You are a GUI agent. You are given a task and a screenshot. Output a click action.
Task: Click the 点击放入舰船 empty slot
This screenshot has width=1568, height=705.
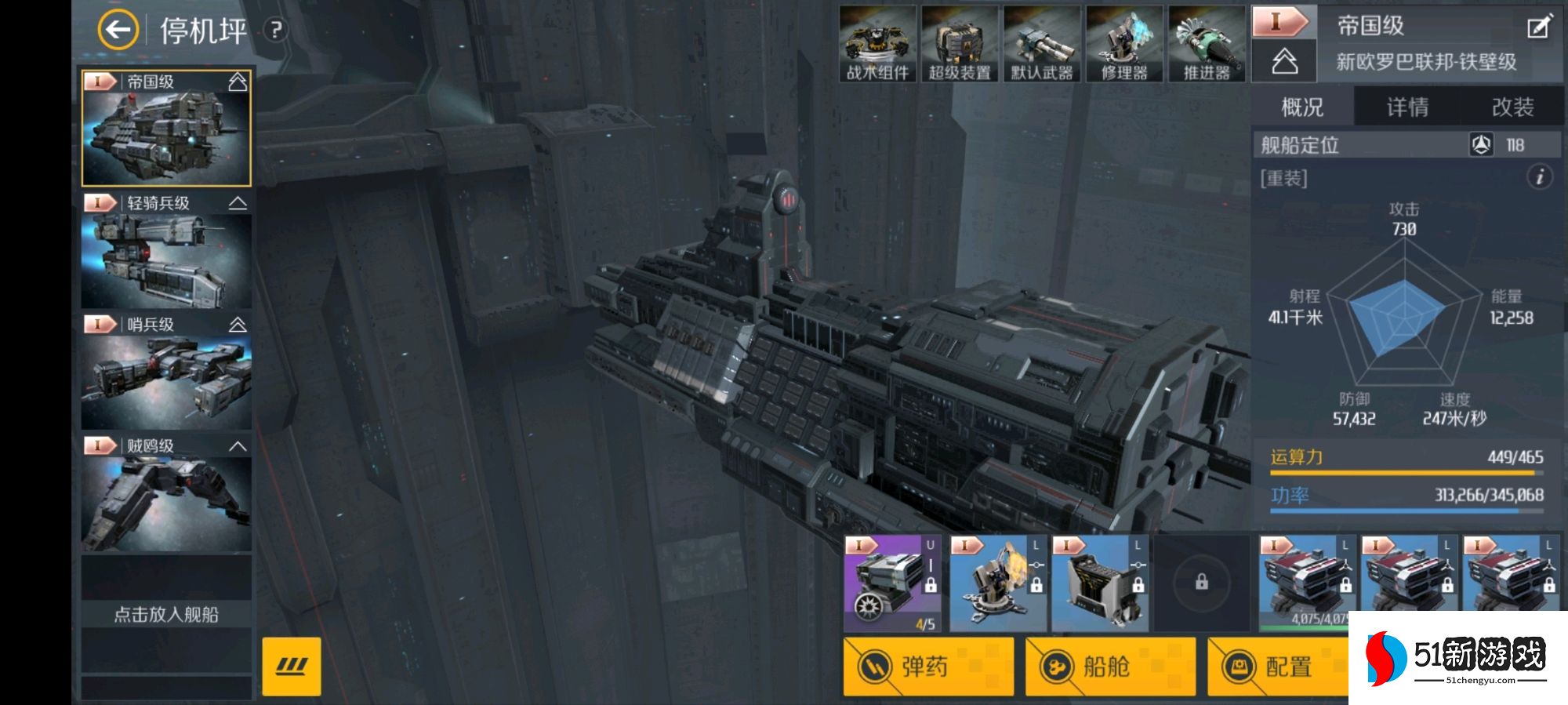click(166, 614)
